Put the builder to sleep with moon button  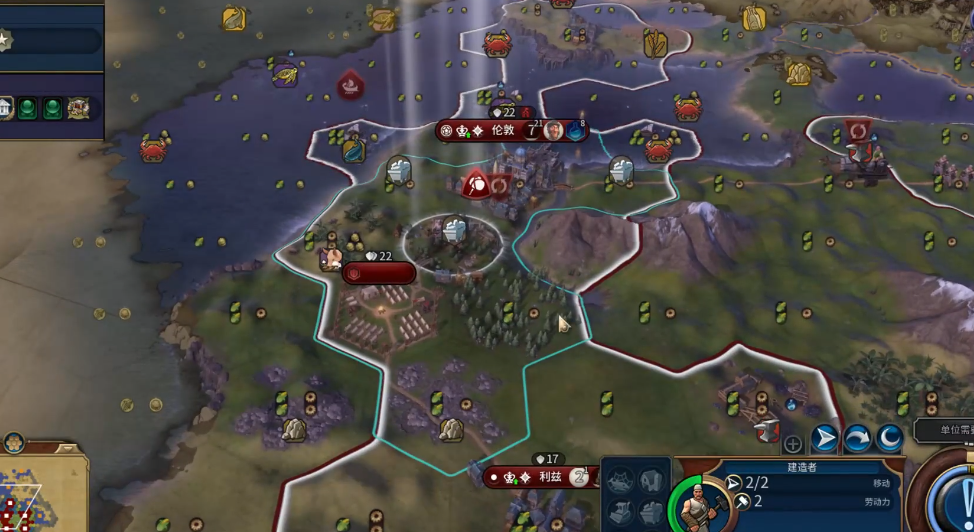click(x=889, y=438)
